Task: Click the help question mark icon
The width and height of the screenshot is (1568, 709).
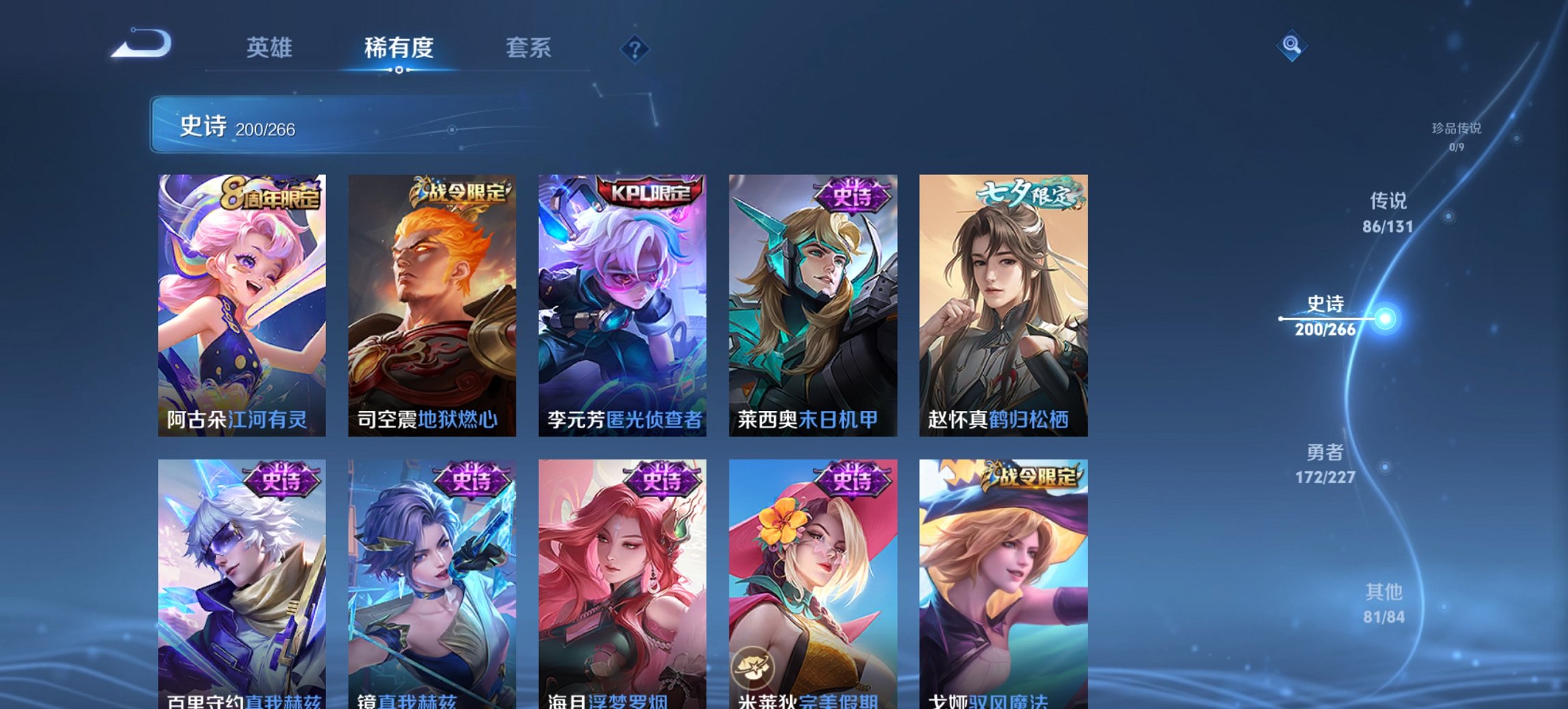Action: tap(636, 48)
